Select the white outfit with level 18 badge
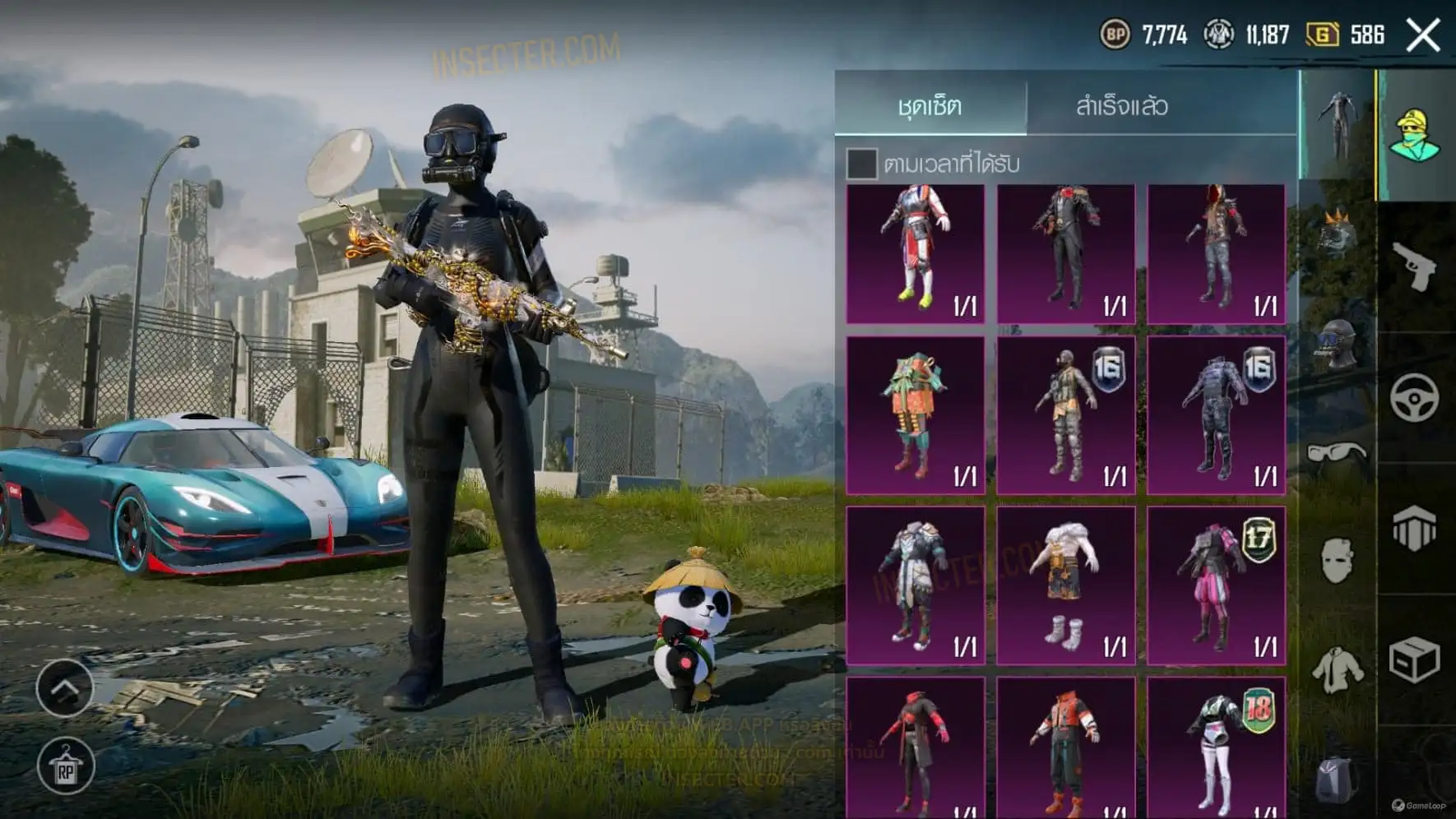Image resolution: width=1456 pixels, height=819 pixels. 1216,748
